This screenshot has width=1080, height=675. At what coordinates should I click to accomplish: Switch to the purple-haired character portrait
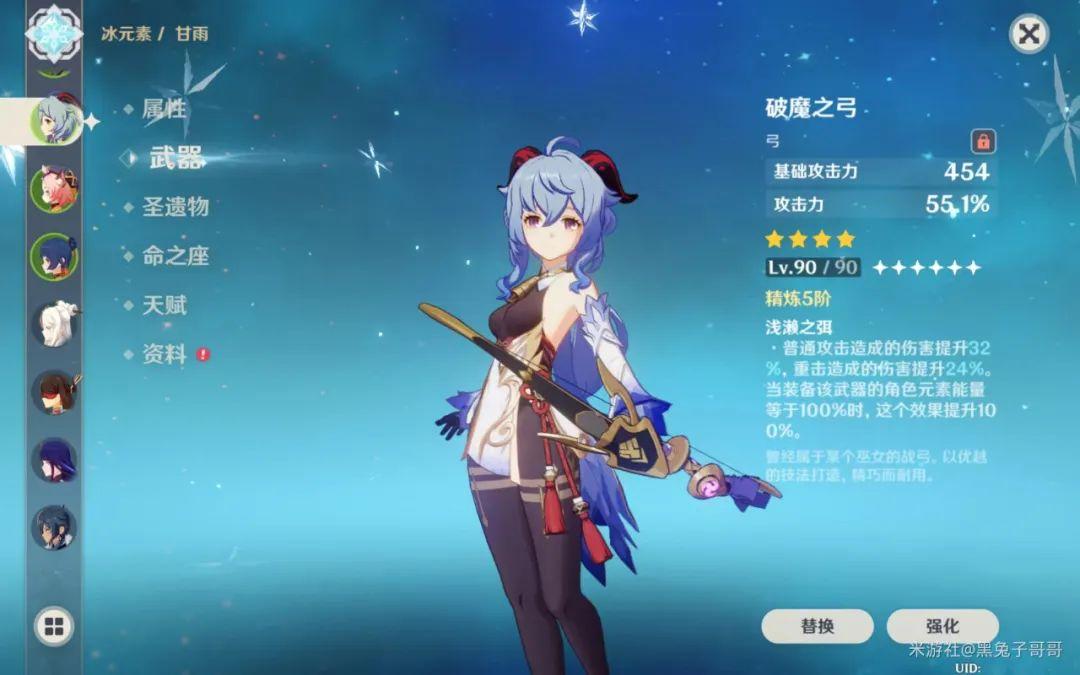[x=53, y=459]
